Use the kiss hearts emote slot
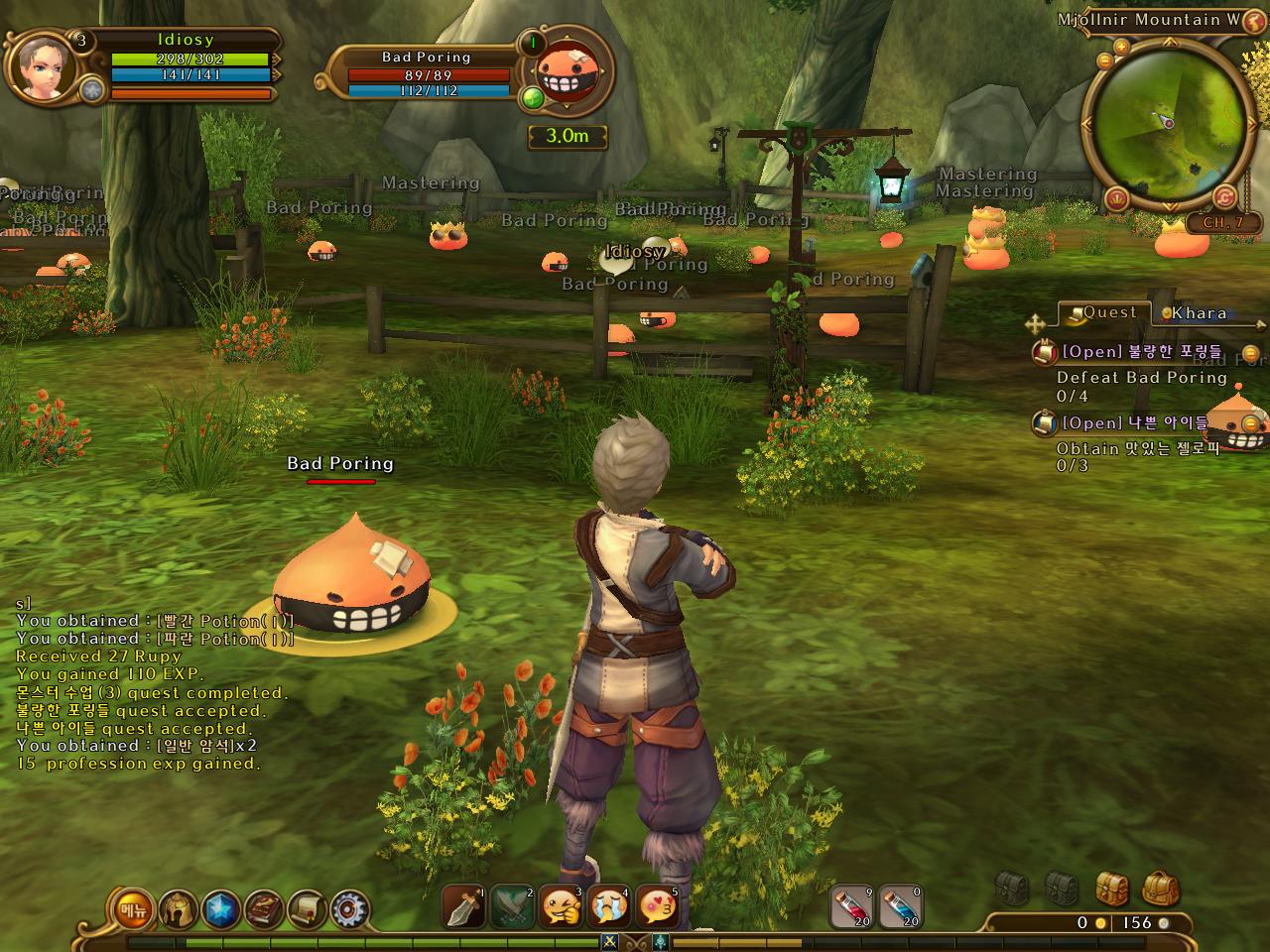Screen dimensions: 1270x952 [657, 906]
